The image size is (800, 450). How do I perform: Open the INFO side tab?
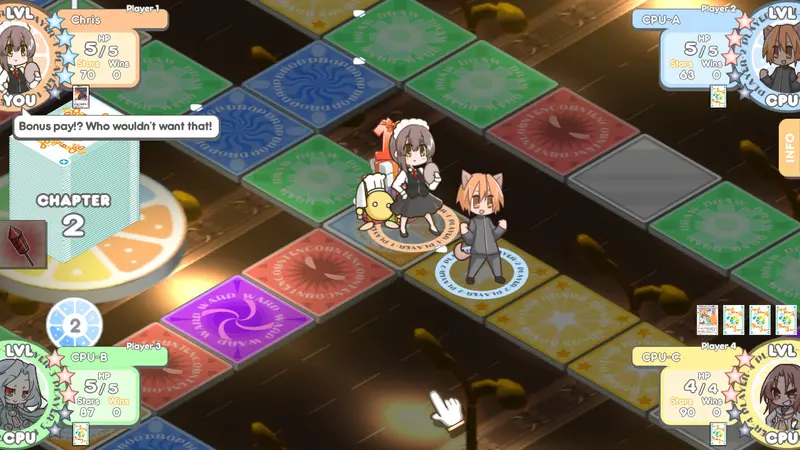(x=789, y=147)
